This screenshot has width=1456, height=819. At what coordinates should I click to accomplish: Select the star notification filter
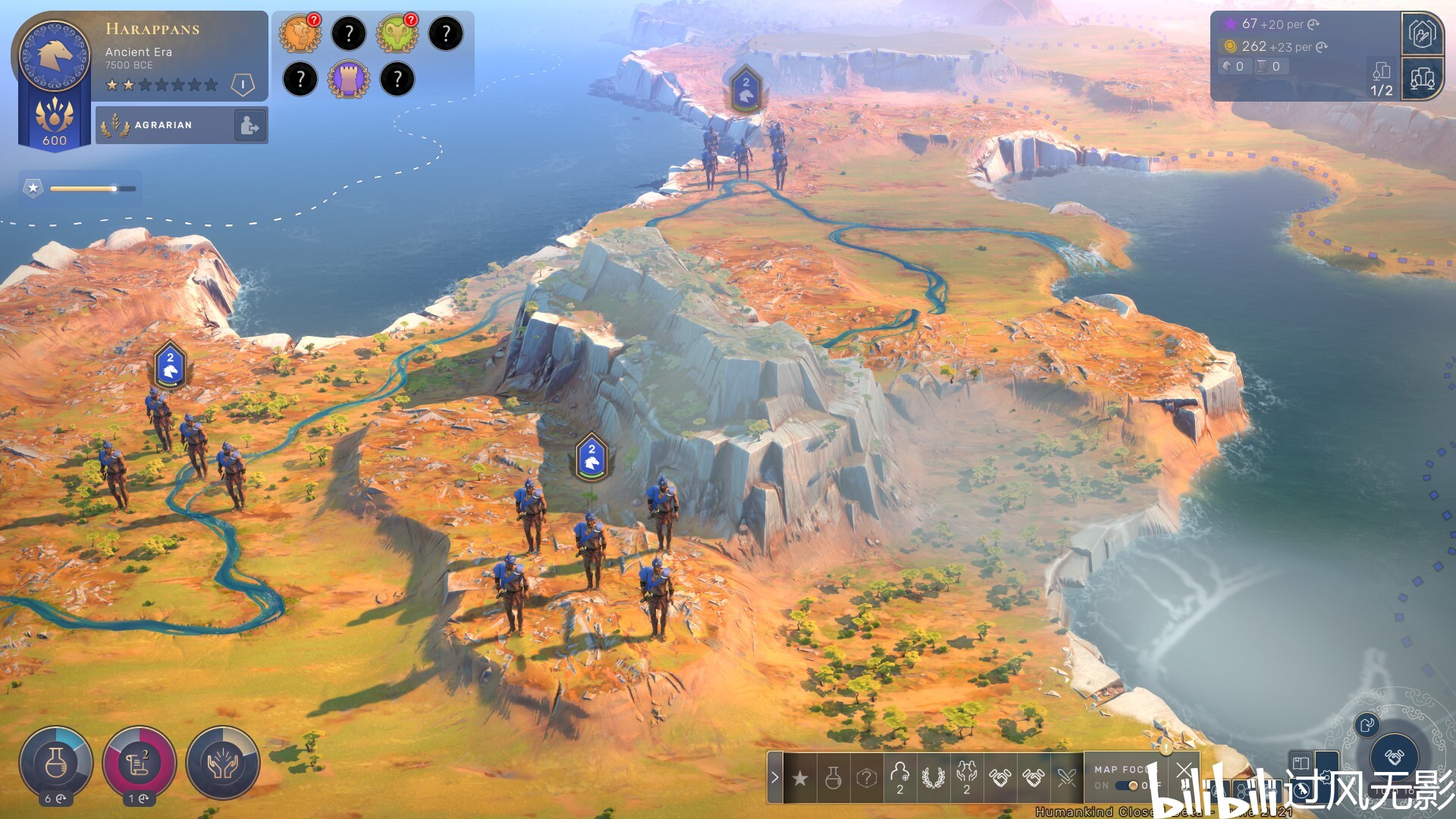tap(800, 778)
